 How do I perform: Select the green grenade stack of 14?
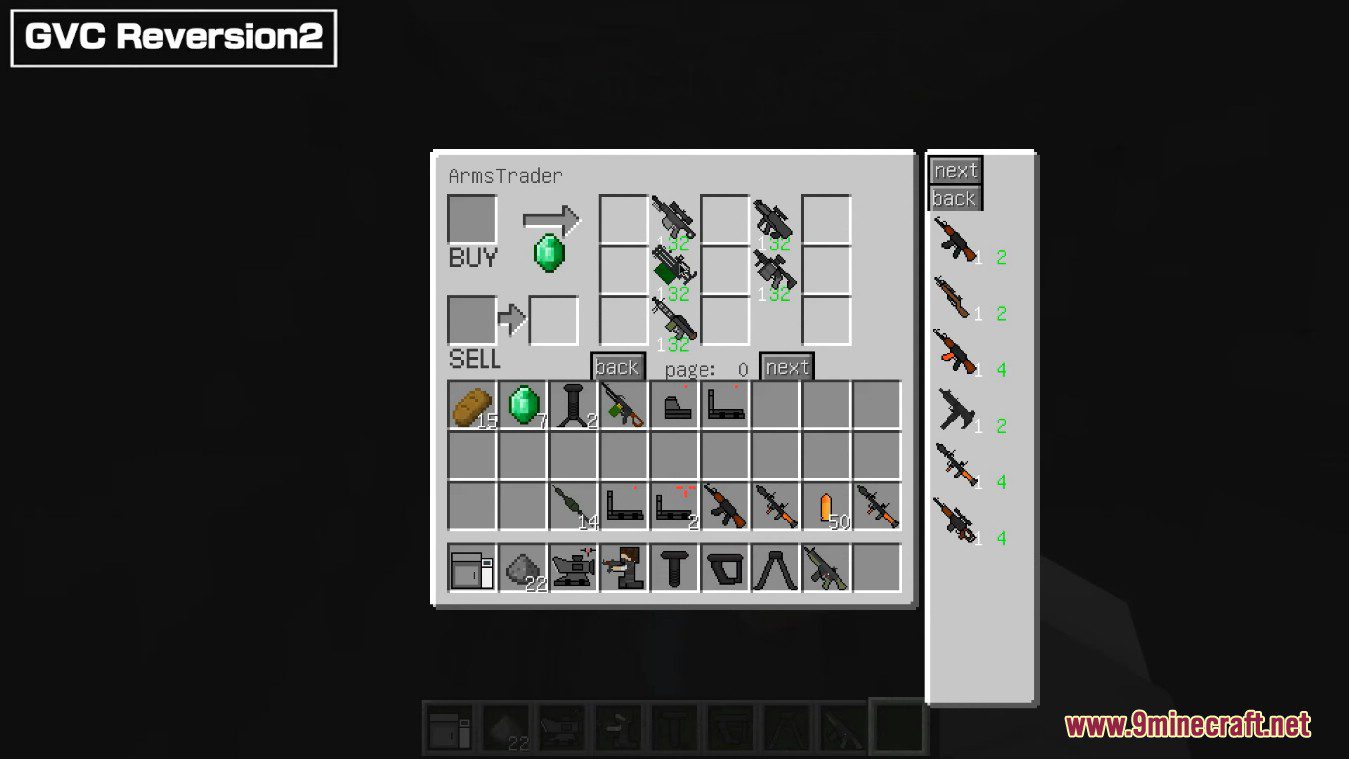[575, 505]
